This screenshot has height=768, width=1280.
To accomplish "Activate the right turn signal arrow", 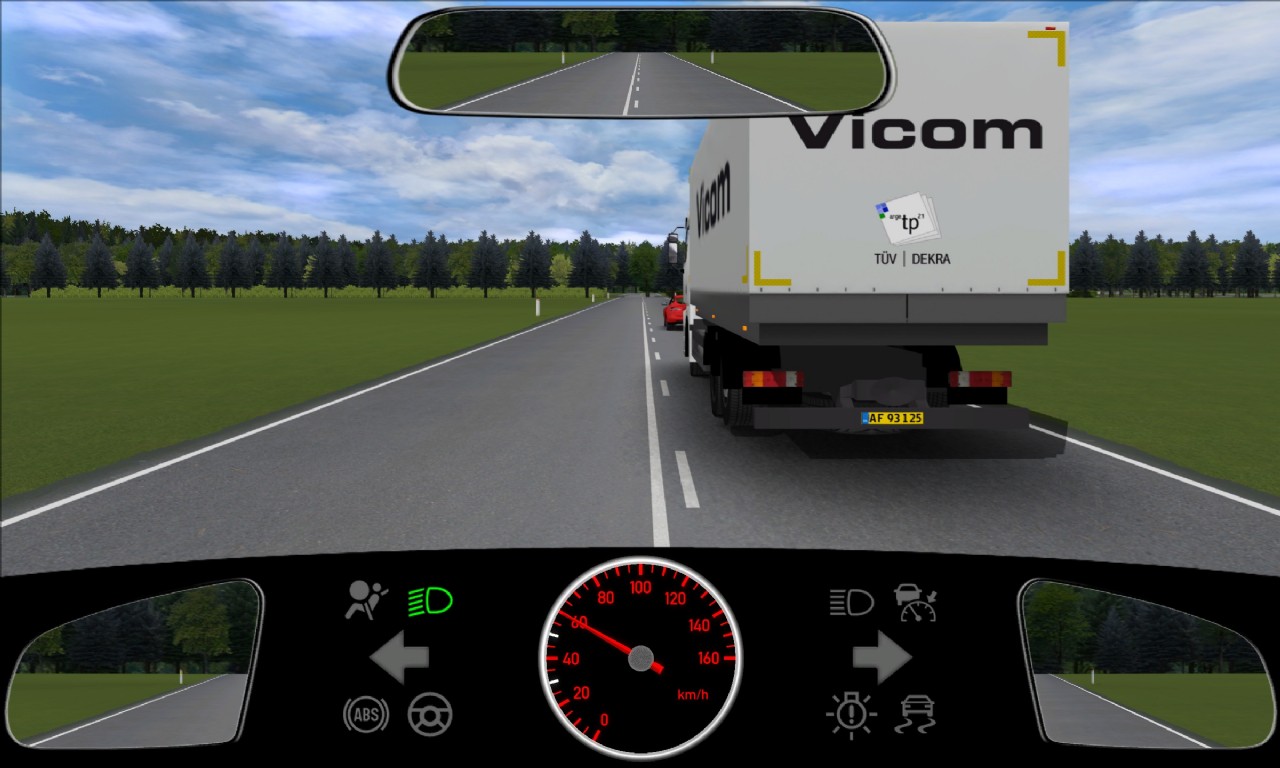I will click(x=881, y=657).
